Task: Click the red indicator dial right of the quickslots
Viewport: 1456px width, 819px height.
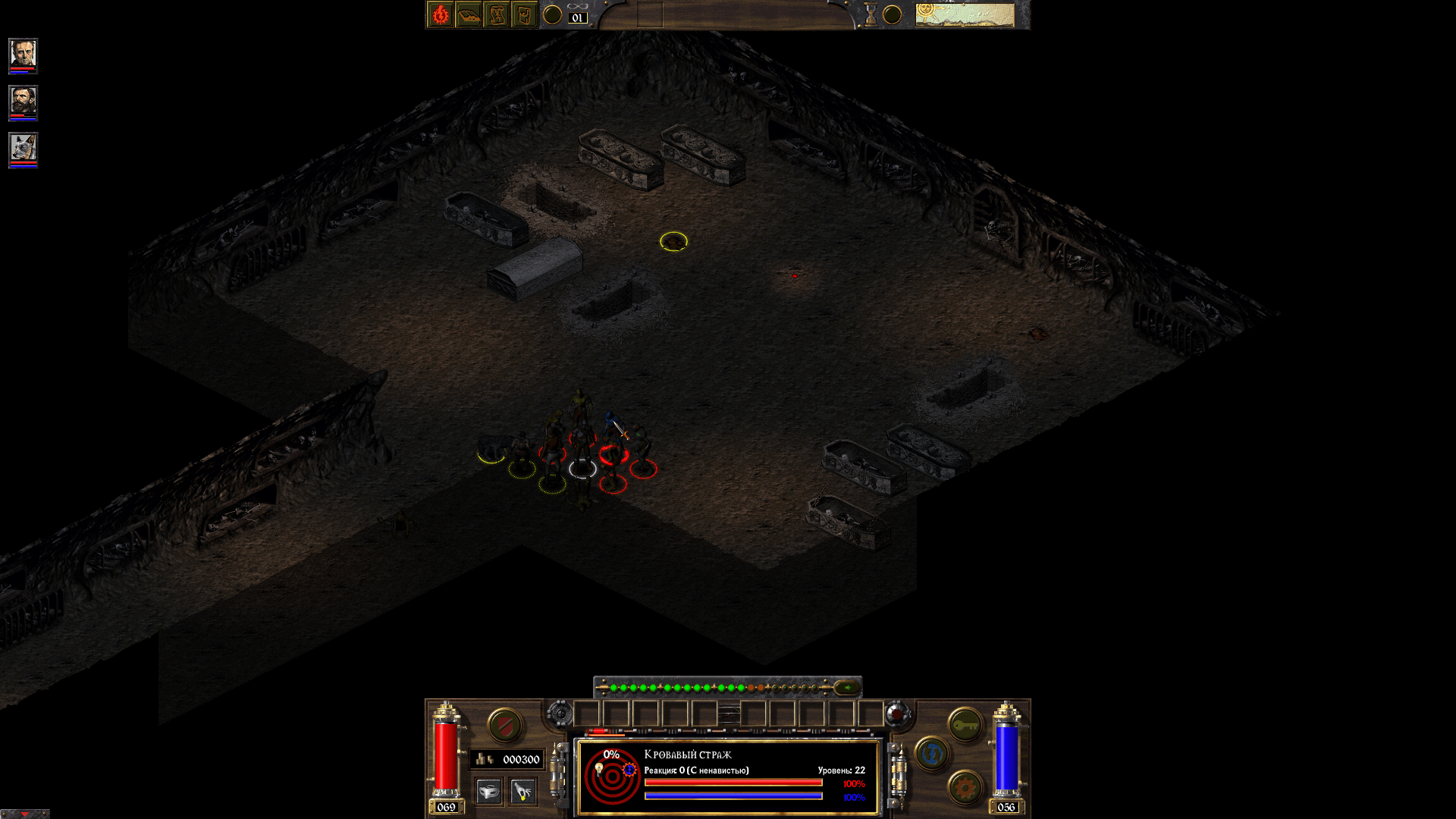Action: [896, 714]
